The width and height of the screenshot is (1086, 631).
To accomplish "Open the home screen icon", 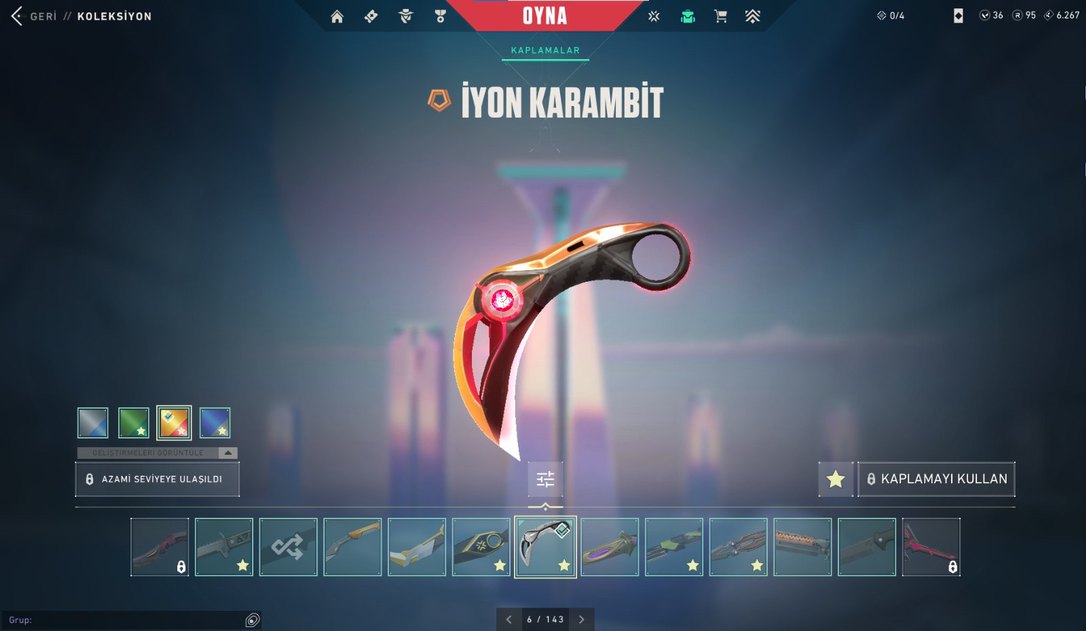I will point(337,16).
